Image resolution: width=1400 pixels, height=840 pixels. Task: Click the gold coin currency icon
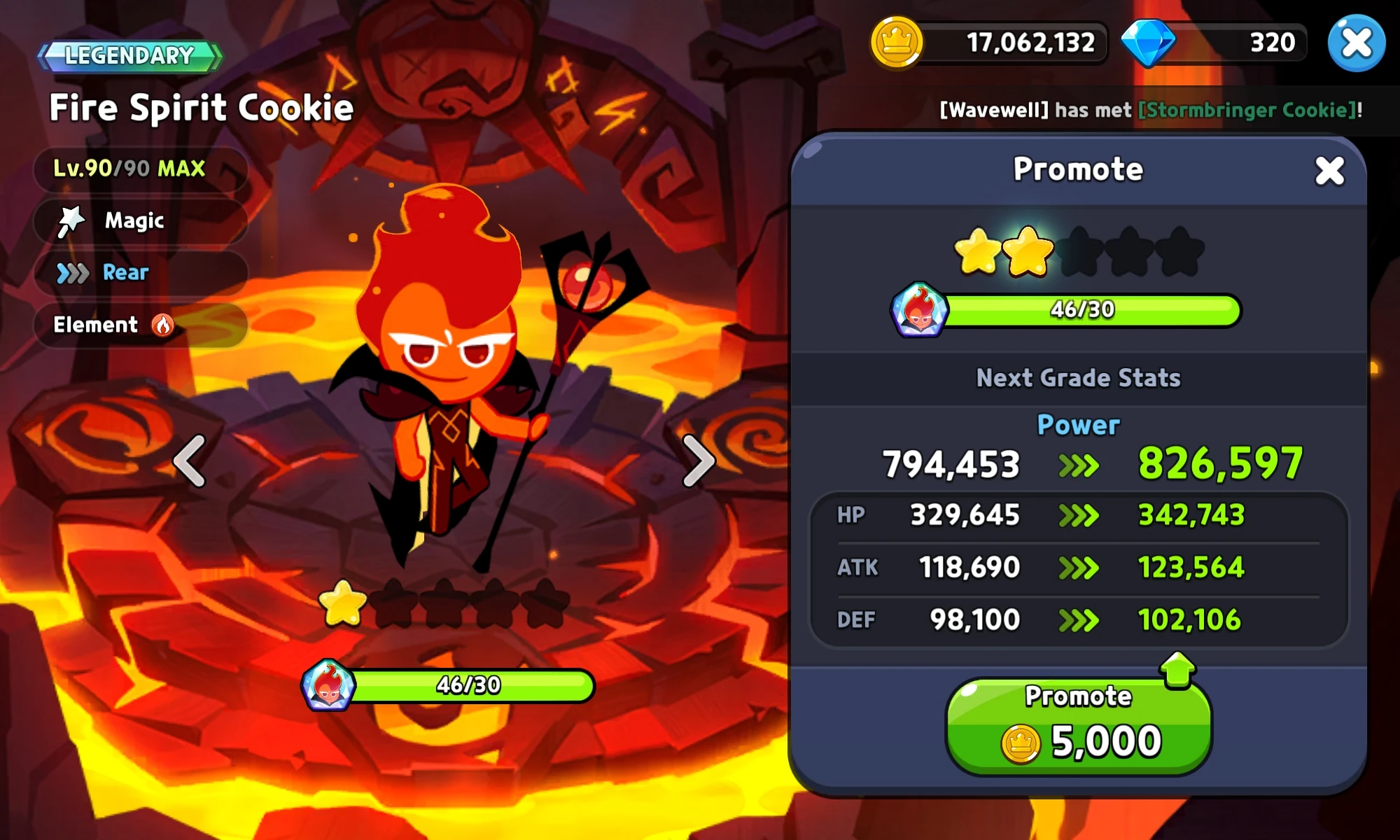[898, 42]
